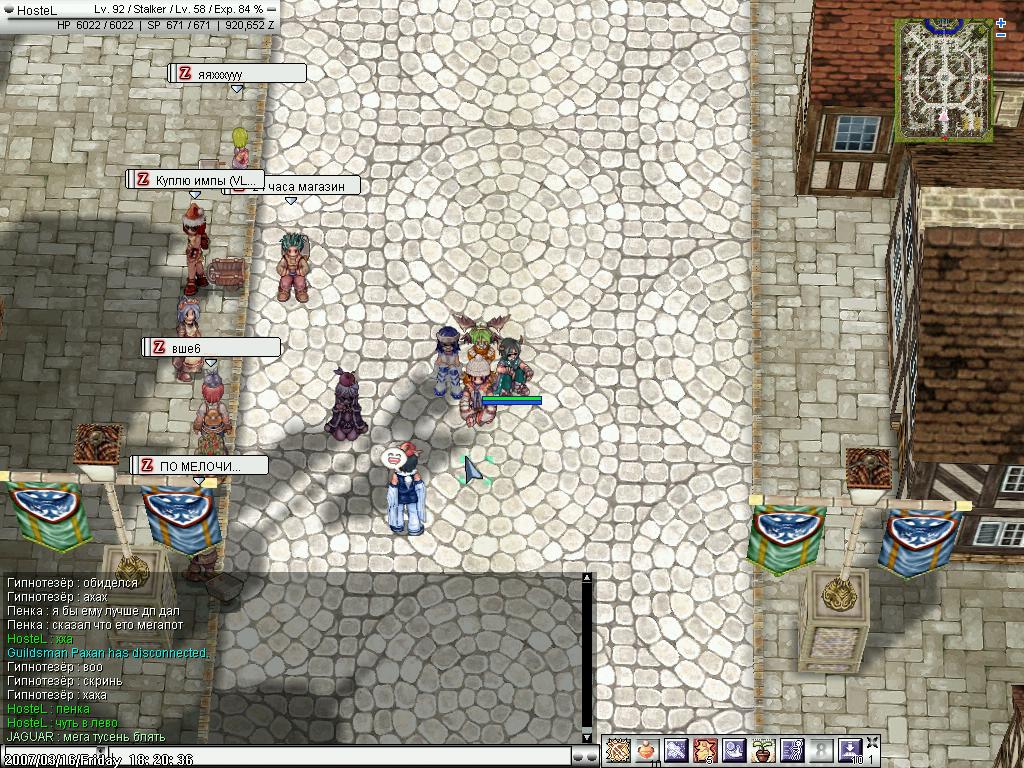Activate the potted sprout hotbar item
Screen dimensions: 1024x768
tap(763, 750)
